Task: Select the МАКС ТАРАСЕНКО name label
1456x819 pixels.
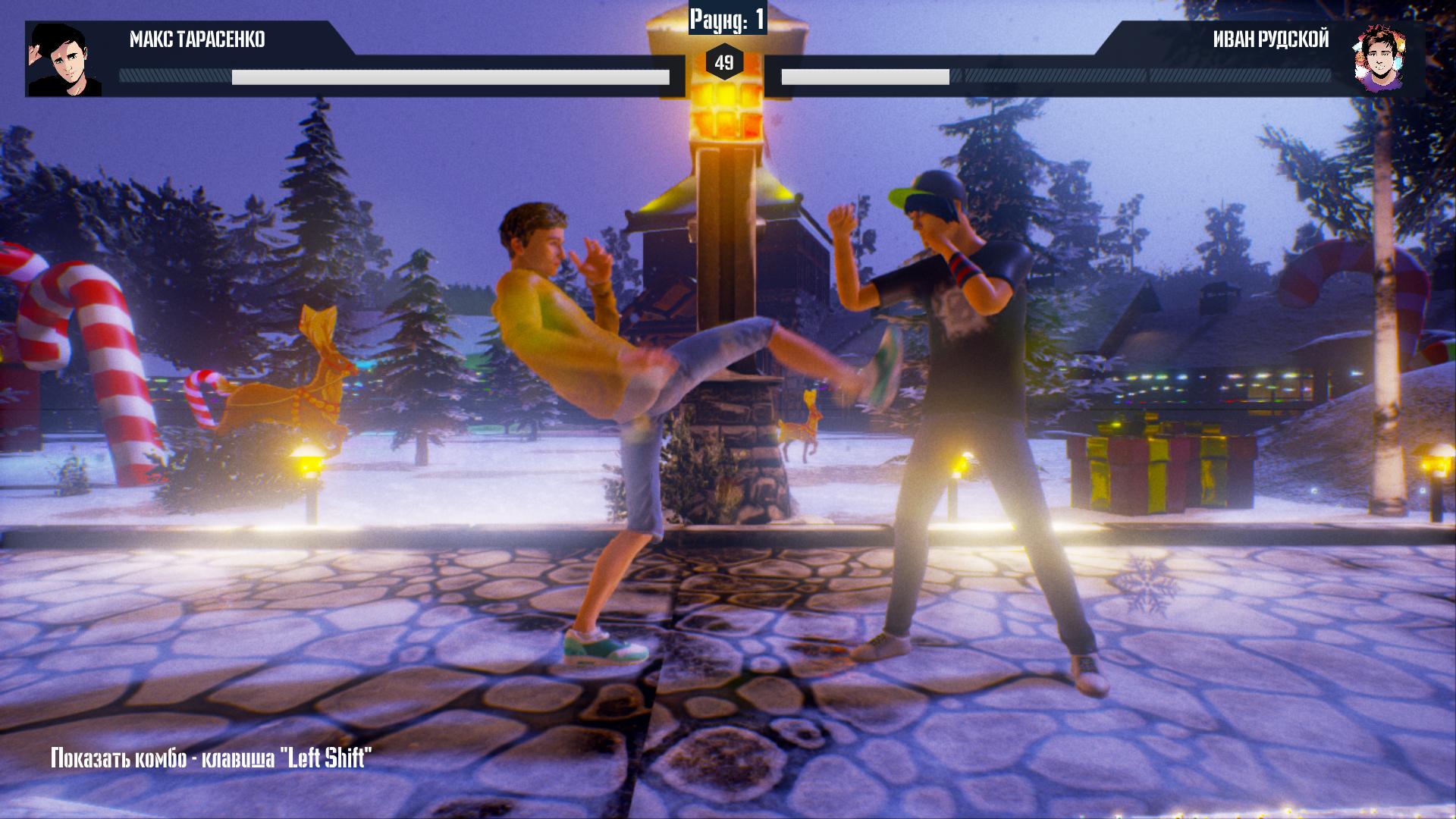Action: click(x=199, y=39)
